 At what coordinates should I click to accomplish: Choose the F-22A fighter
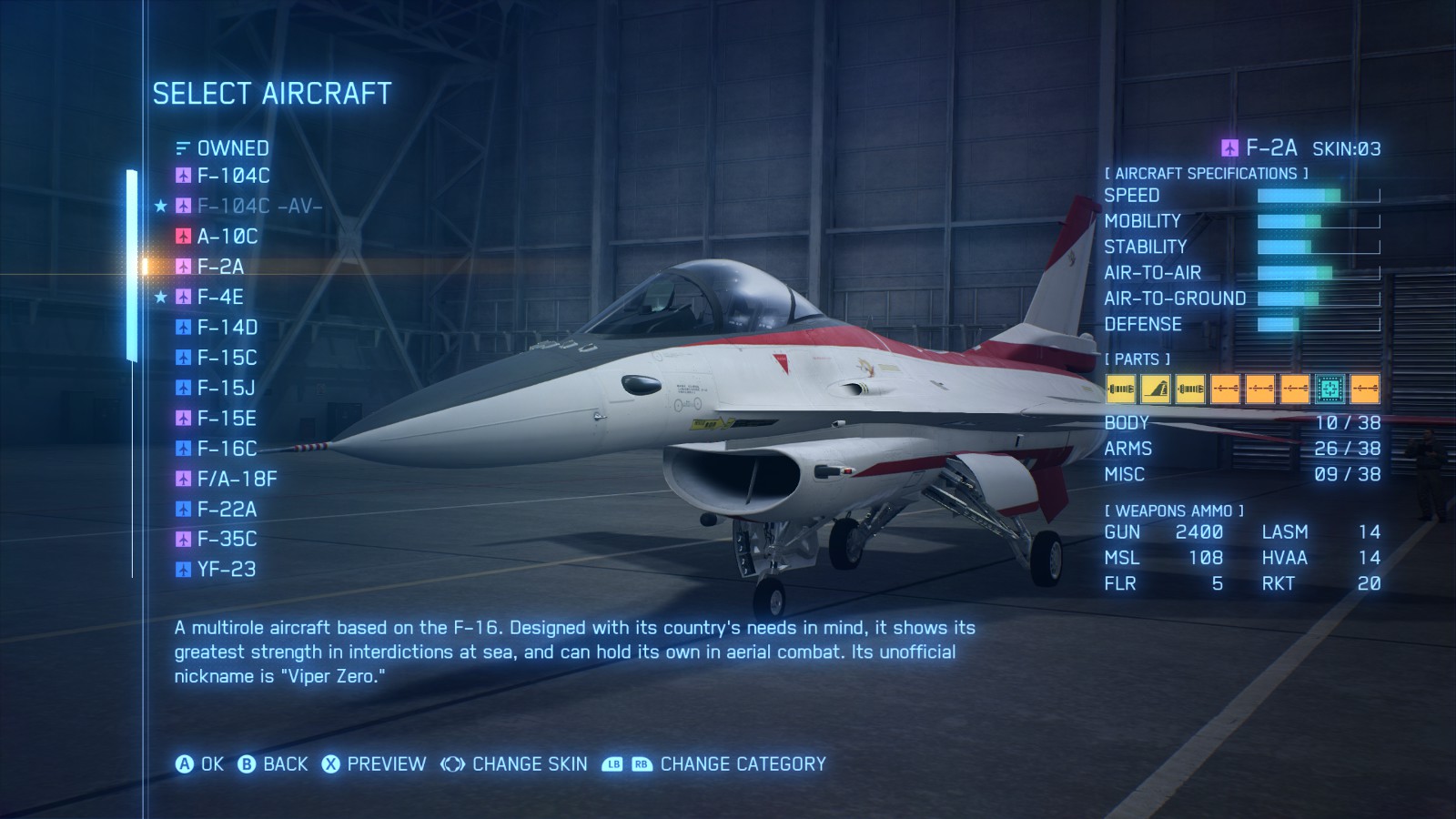click(227, 510)
